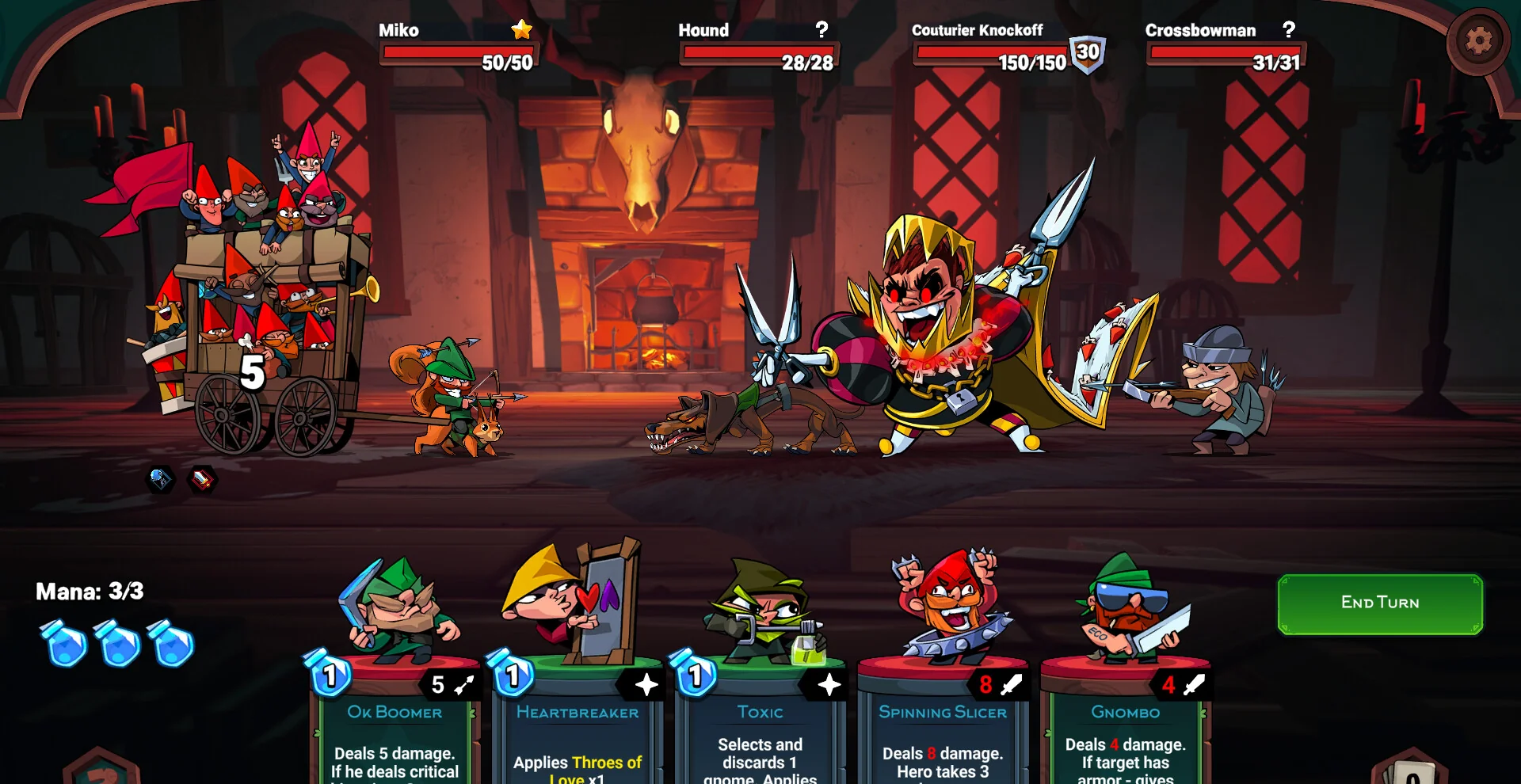
Task: Pick the Gnombo card
Action: pyautogui.click(x=1125, y=713)
